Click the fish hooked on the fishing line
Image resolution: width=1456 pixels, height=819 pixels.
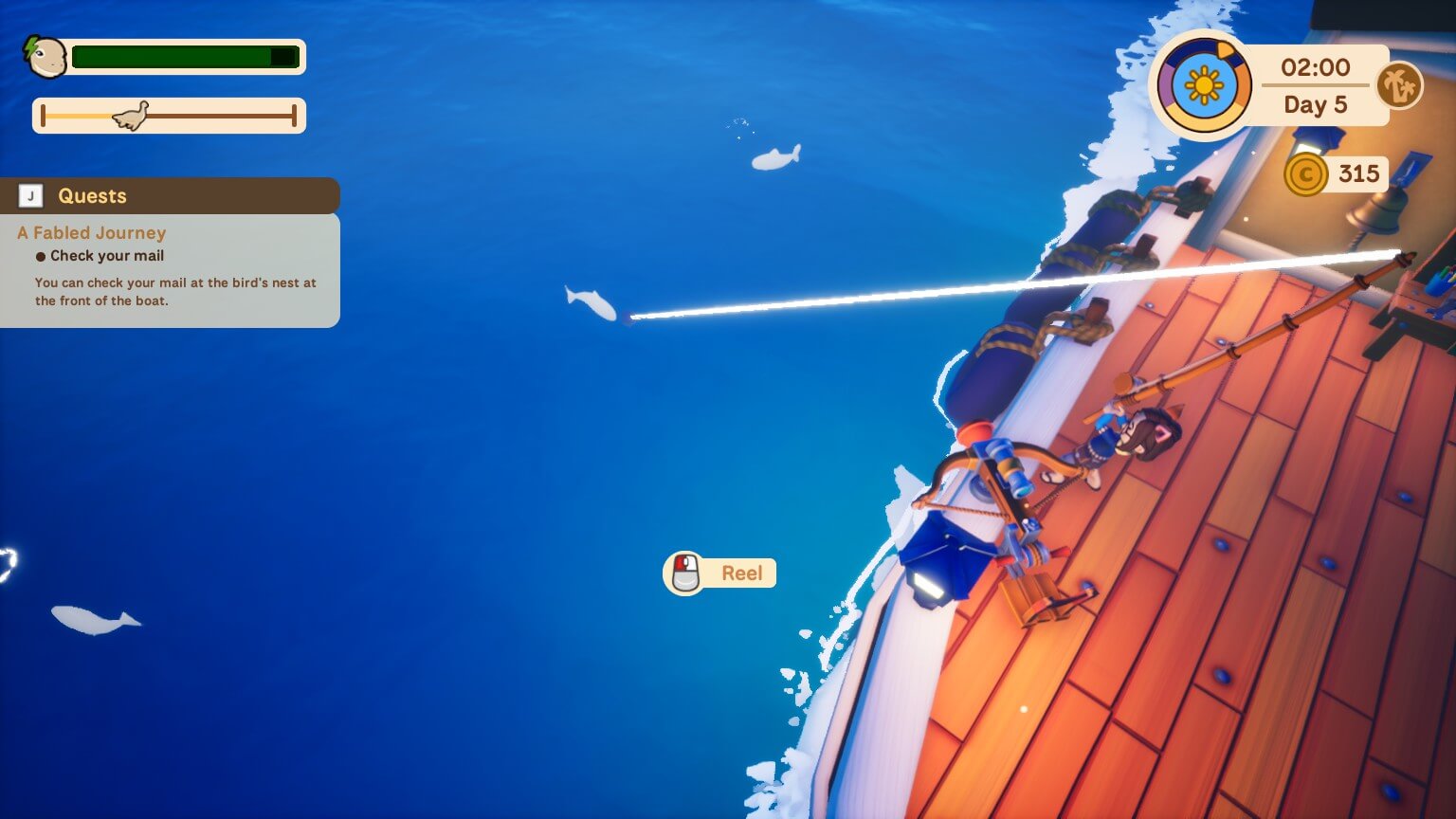592,303
